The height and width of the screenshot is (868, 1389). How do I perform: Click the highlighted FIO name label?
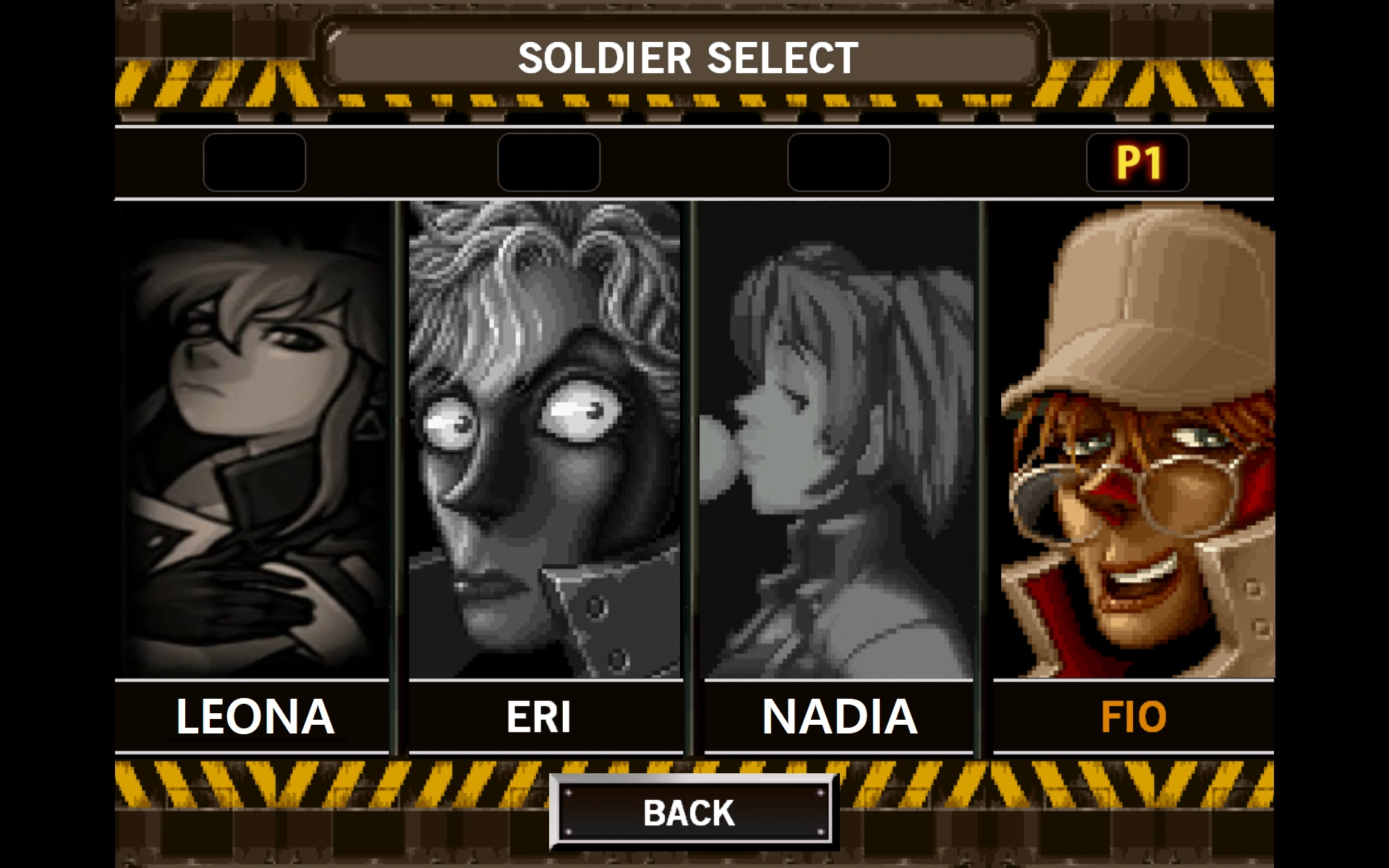tap(1134, 717)
